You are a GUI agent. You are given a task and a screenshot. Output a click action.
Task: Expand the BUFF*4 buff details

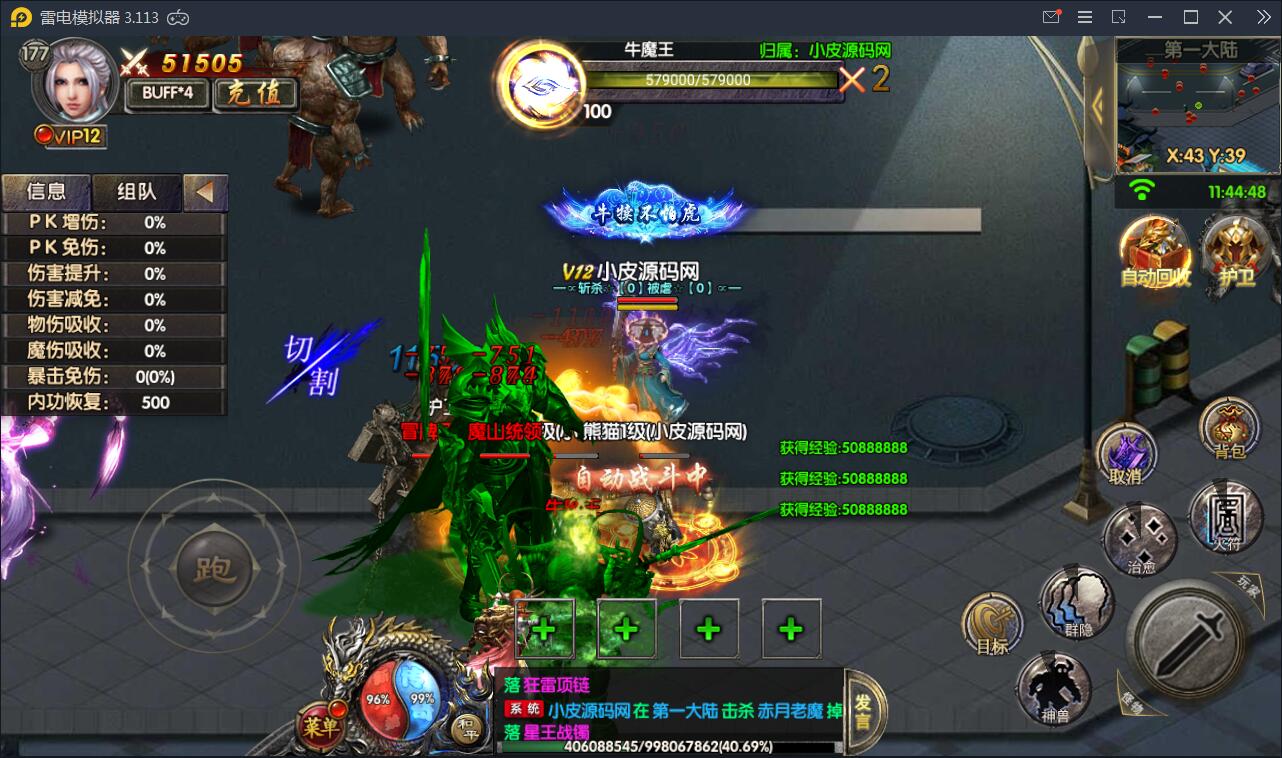pyautogui.click(x=165, y=92)
